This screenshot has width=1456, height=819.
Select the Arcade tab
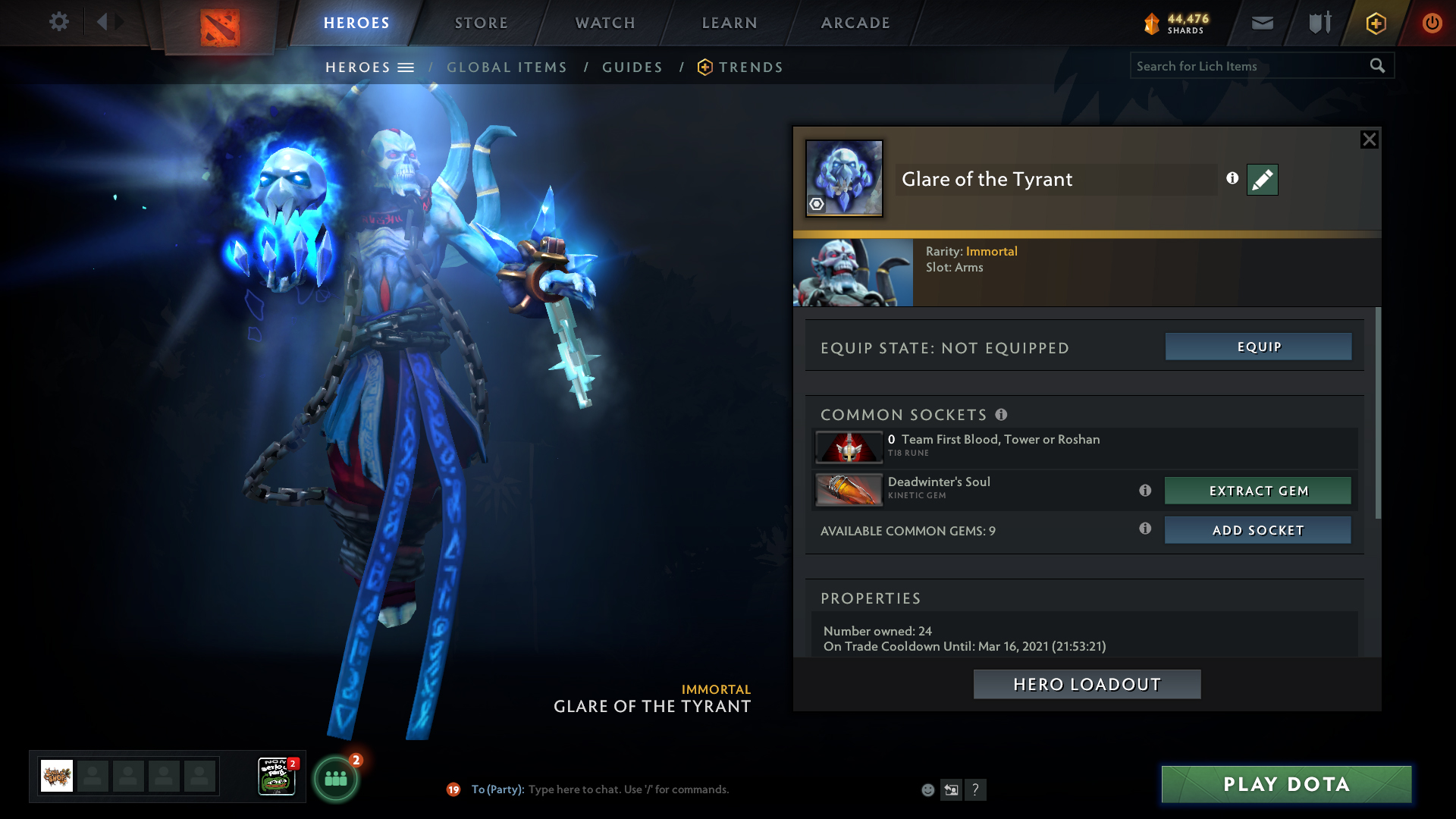pos(855,23)
